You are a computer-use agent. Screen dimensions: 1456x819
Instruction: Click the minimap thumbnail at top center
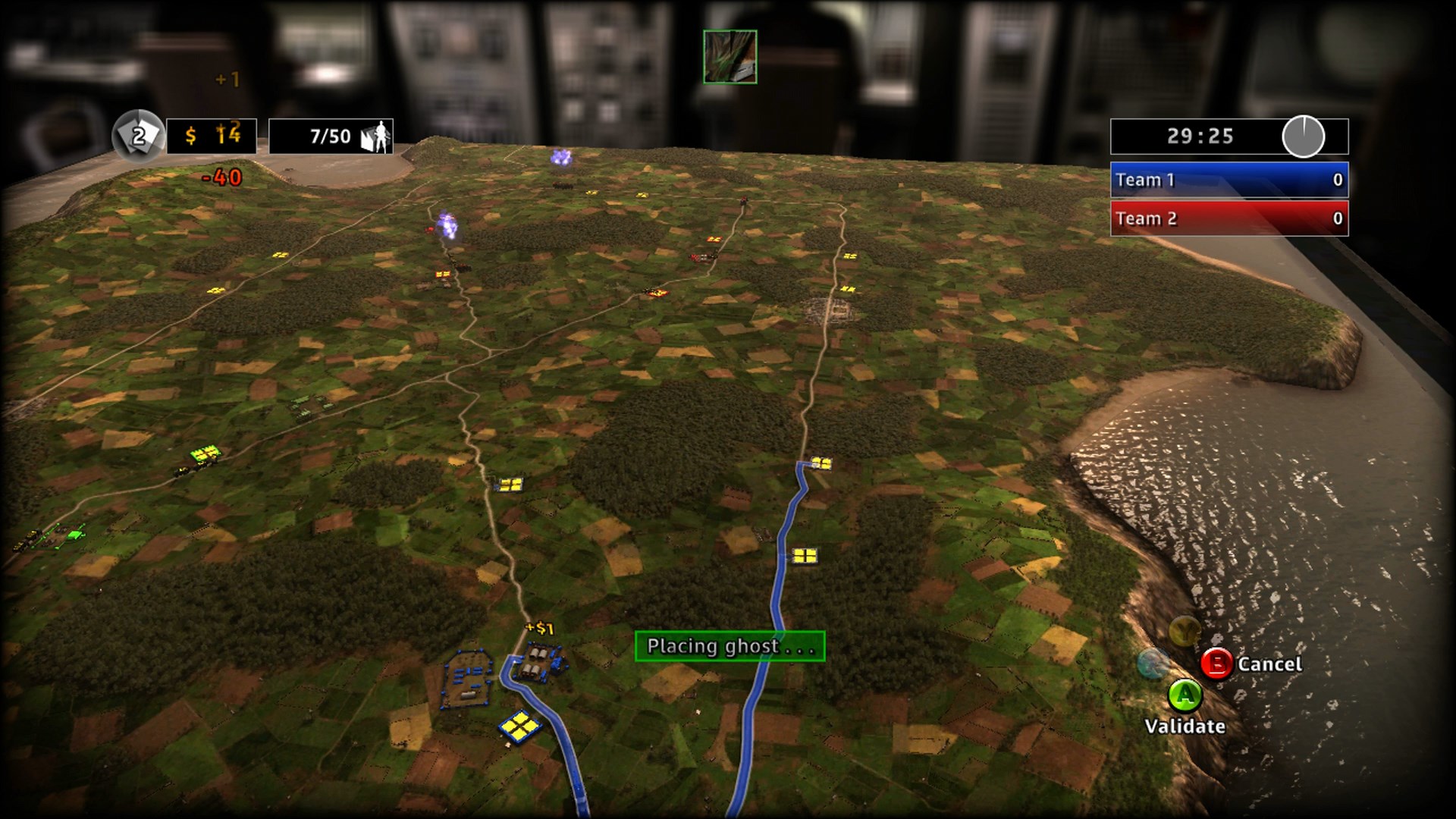[730, 57]
